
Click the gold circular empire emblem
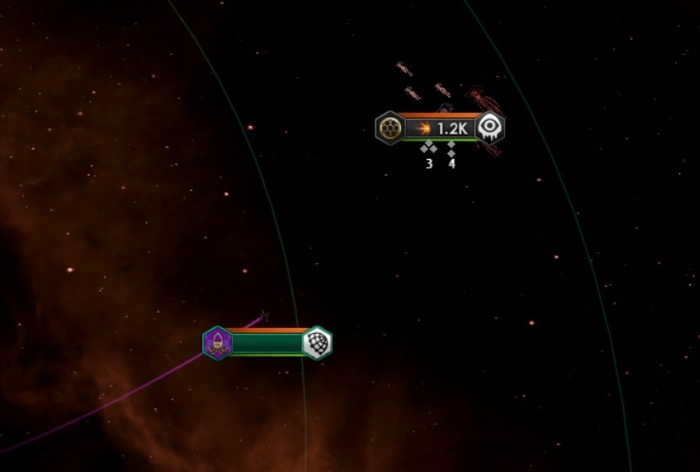[x=389, y=128]
